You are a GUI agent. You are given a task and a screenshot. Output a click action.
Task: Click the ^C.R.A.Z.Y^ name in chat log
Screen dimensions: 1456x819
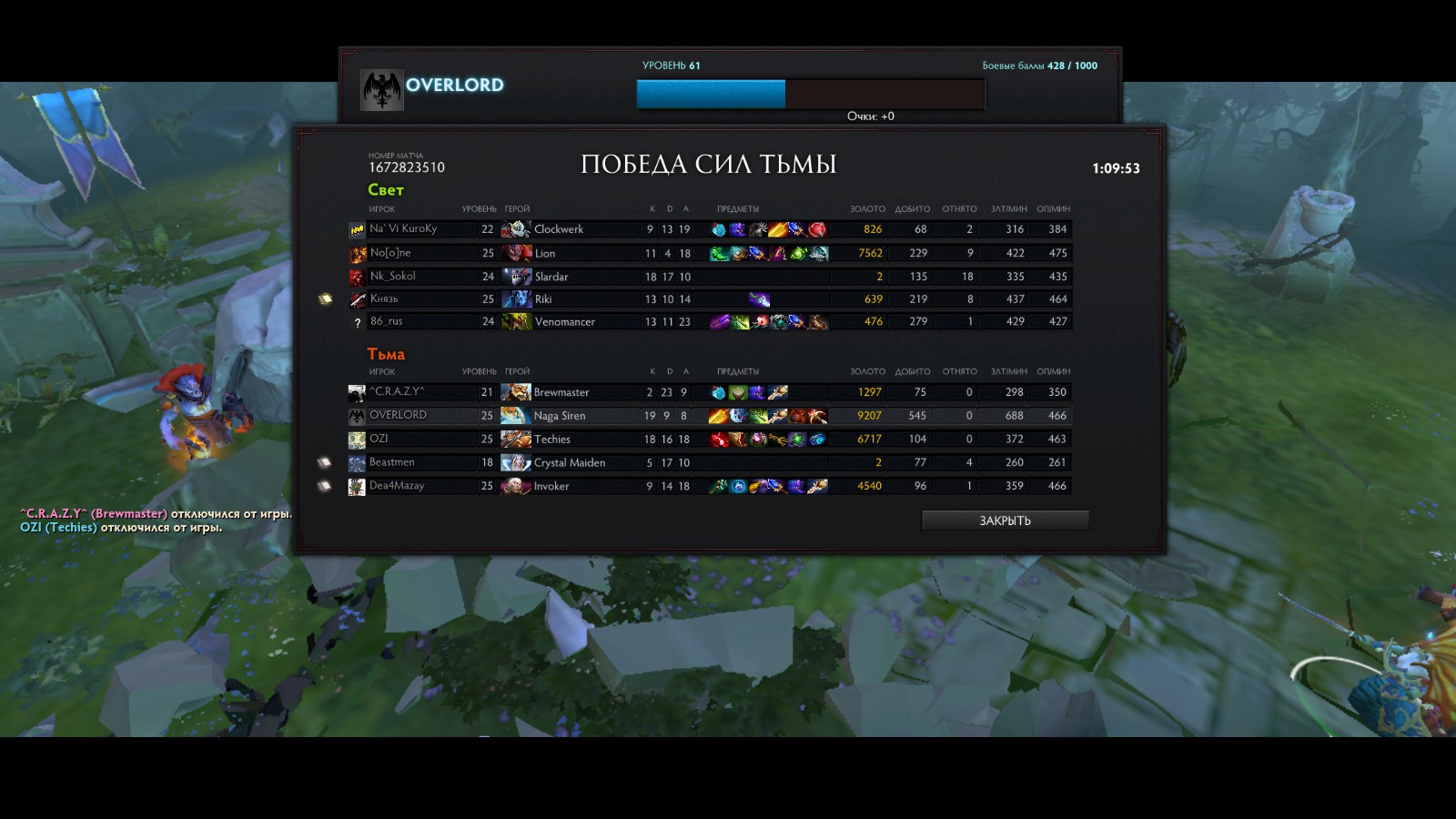point(55,514)
